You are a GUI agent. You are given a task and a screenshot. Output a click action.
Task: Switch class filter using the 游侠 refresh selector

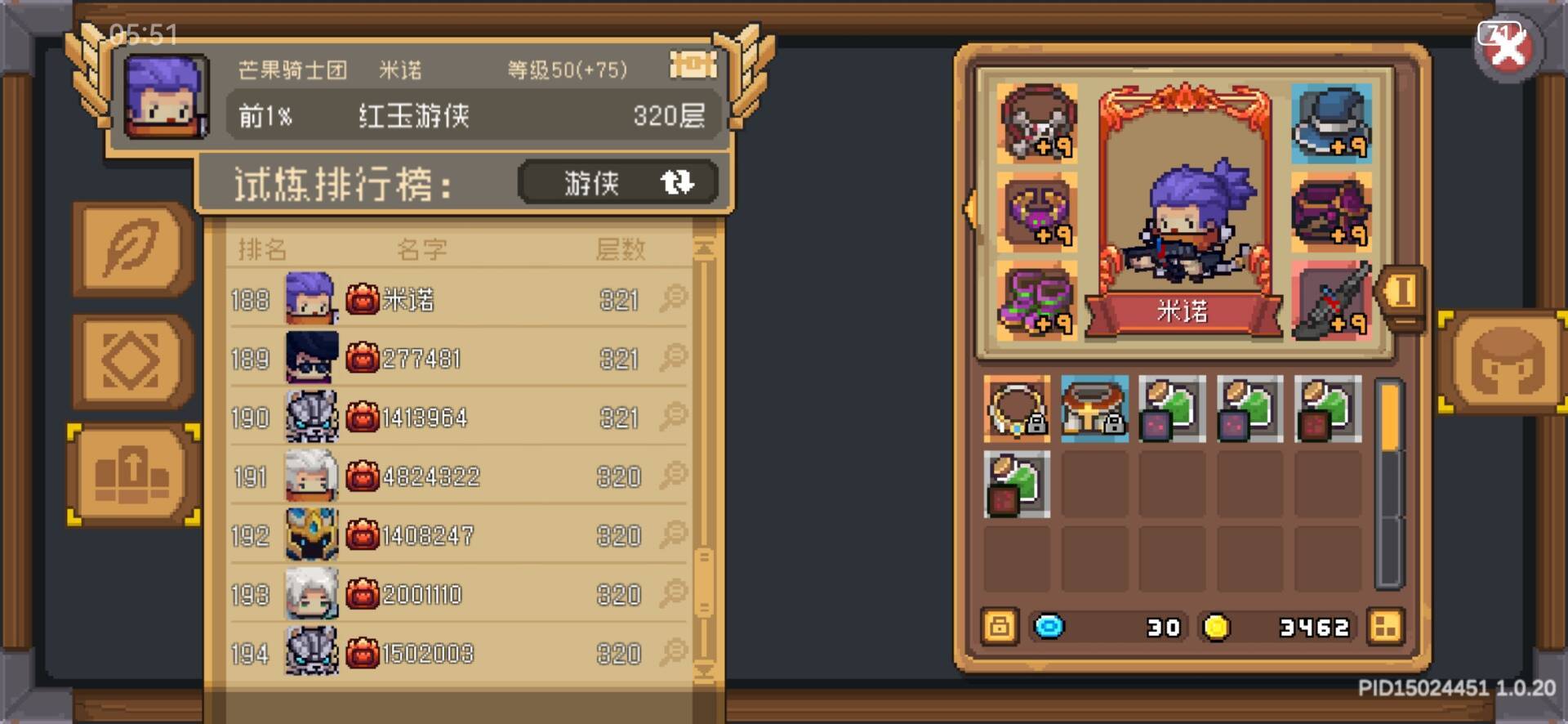[619, 181]
